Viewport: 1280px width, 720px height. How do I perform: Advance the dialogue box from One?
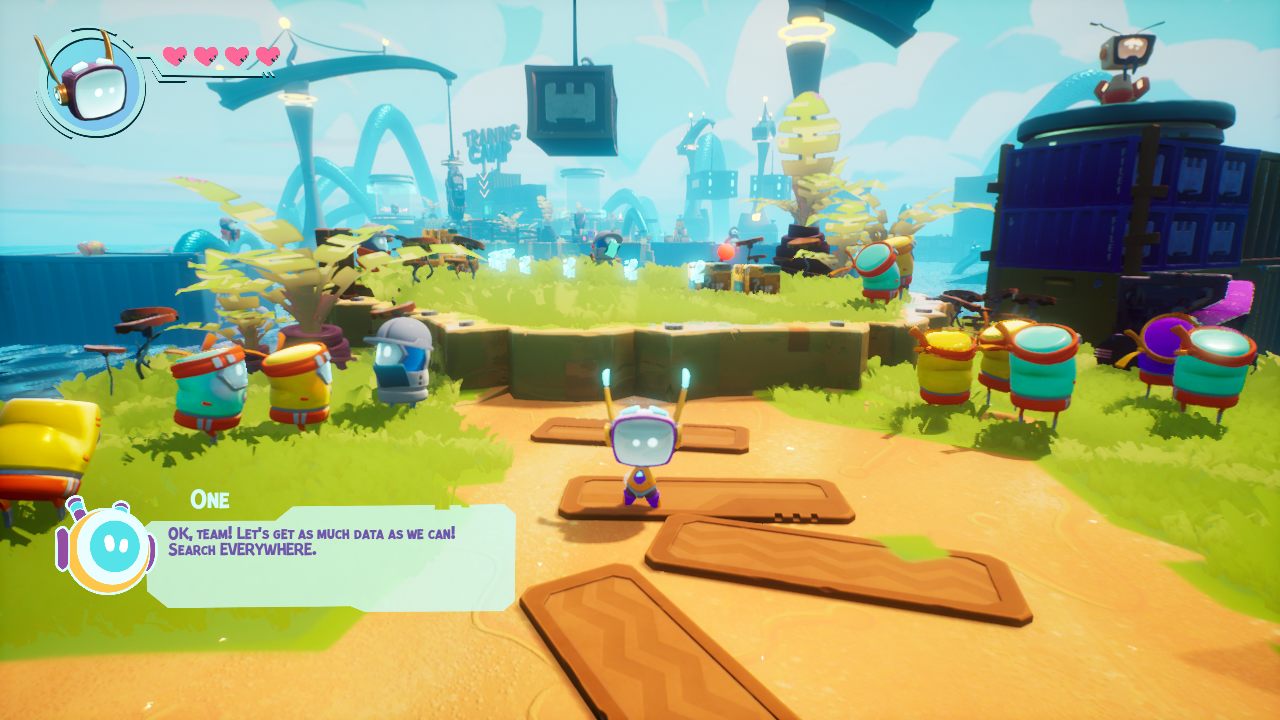[x=330, y=556]
